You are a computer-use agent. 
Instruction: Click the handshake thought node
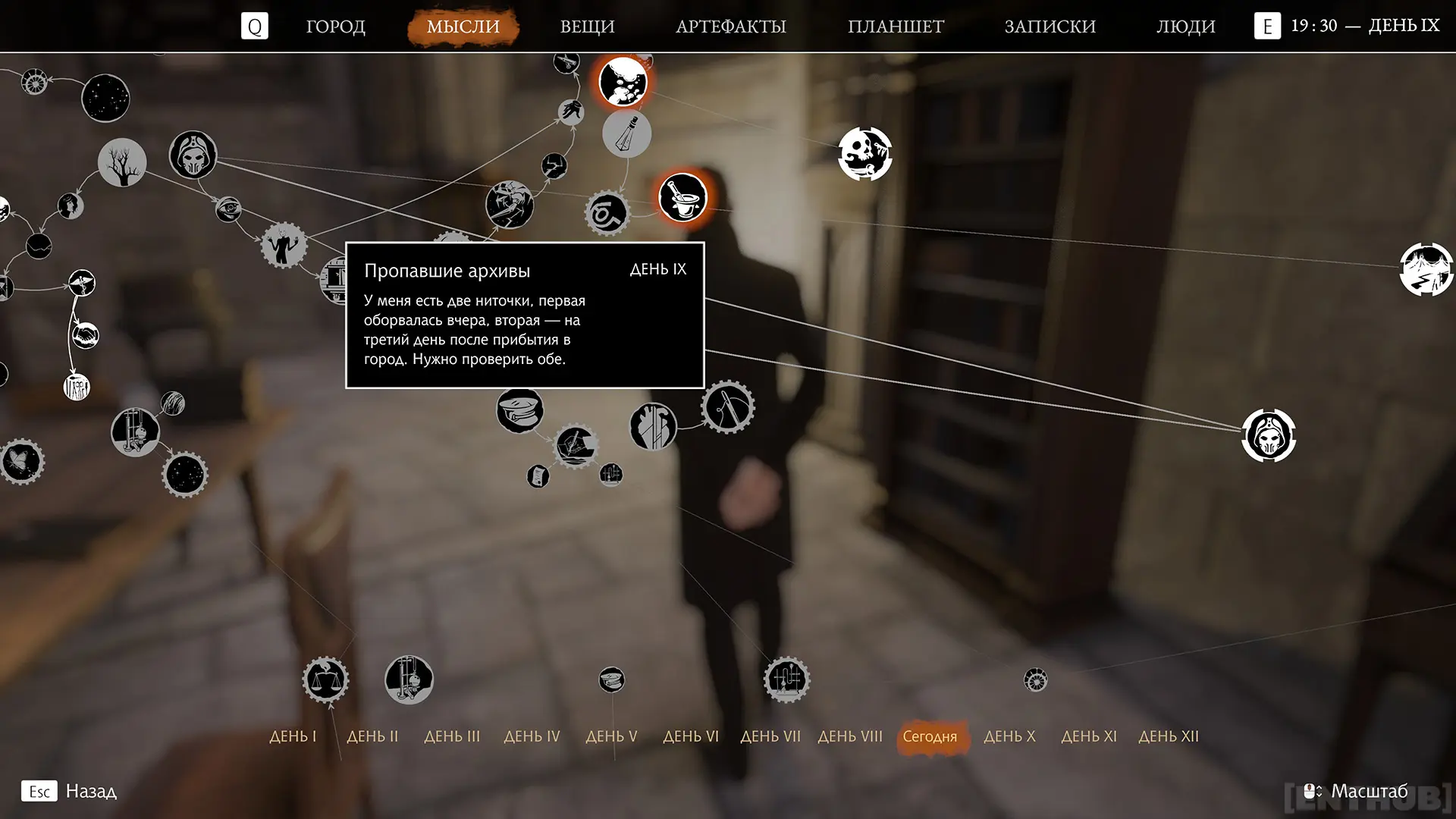(86, 334)
